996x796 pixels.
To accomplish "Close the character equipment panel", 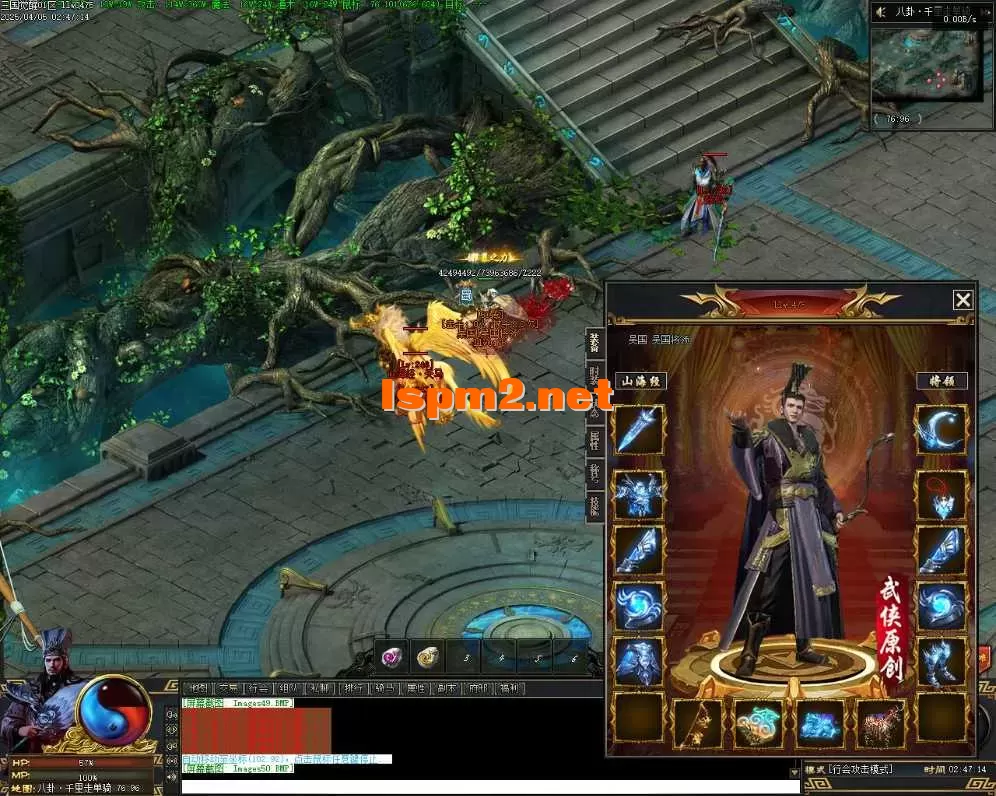I will click(962, 300).
